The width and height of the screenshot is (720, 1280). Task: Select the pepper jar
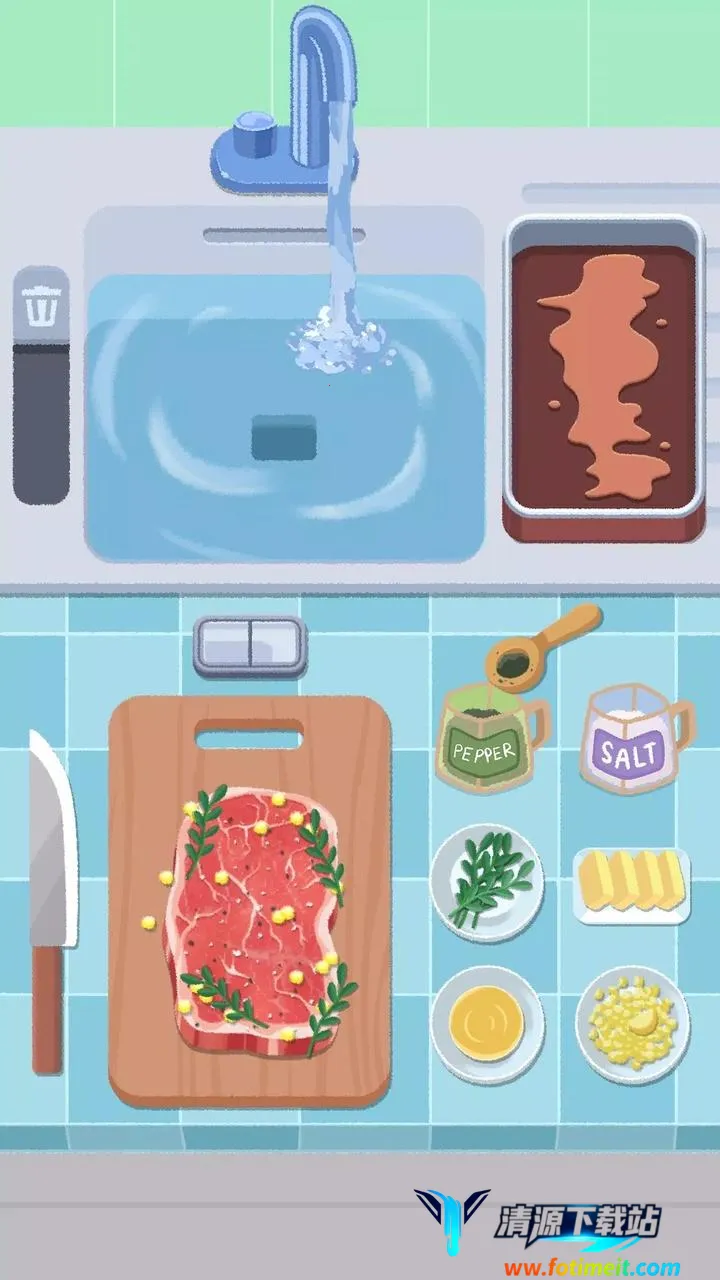point(485,738)
